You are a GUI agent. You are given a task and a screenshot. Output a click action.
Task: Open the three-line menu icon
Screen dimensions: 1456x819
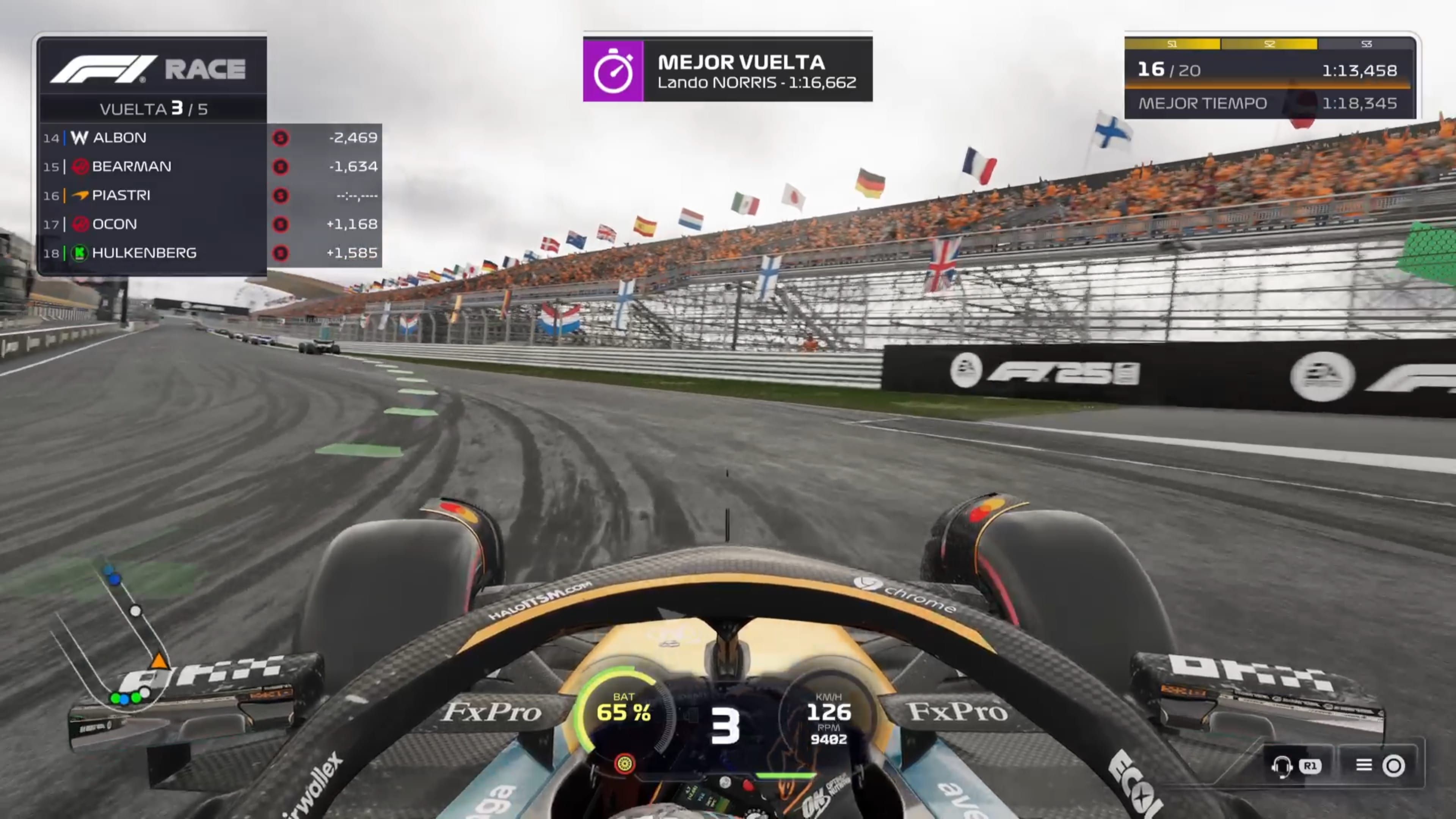(1363, 765)
